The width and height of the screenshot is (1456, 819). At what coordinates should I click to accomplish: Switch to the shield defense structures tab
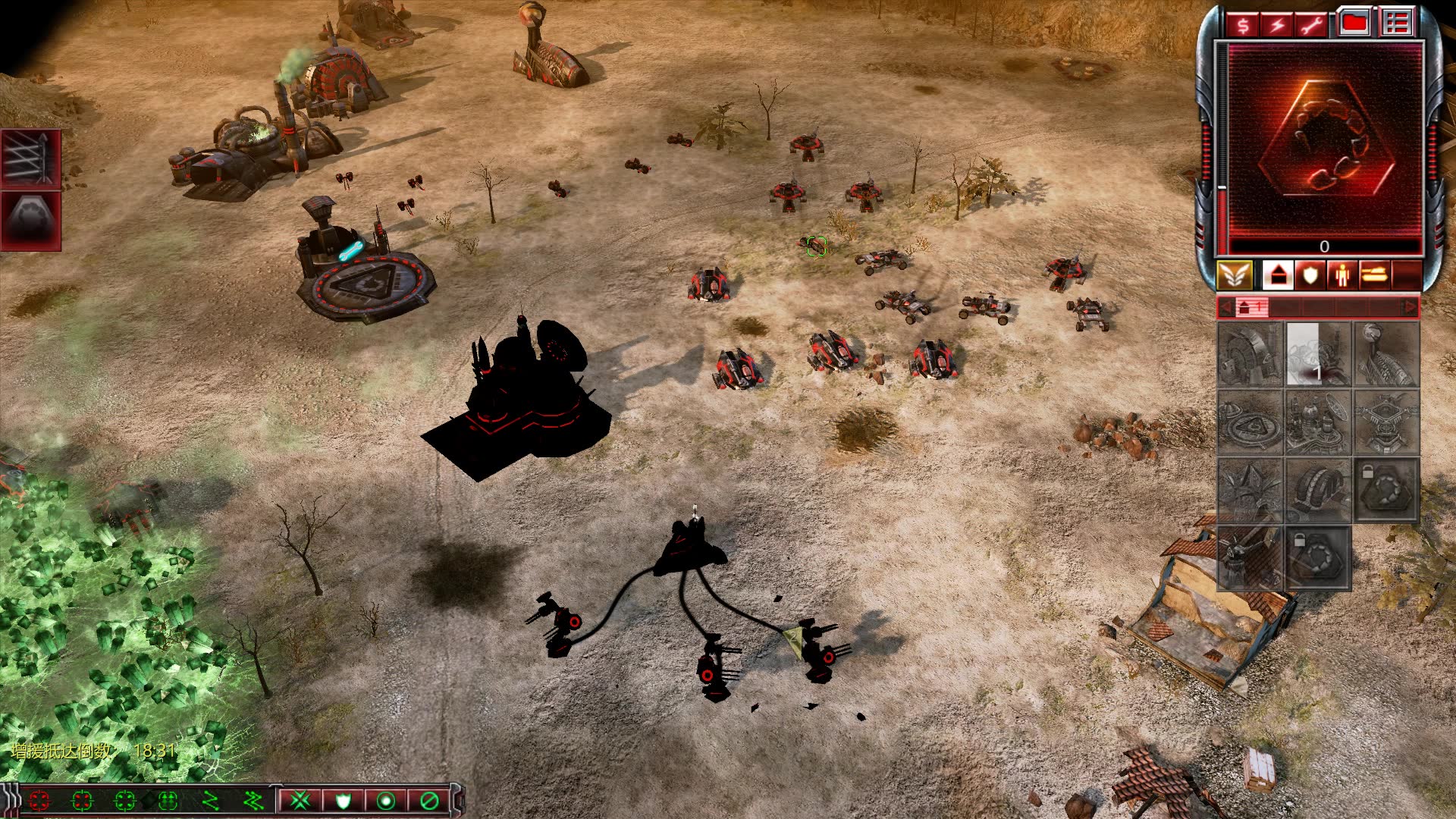click(1310, 275)
